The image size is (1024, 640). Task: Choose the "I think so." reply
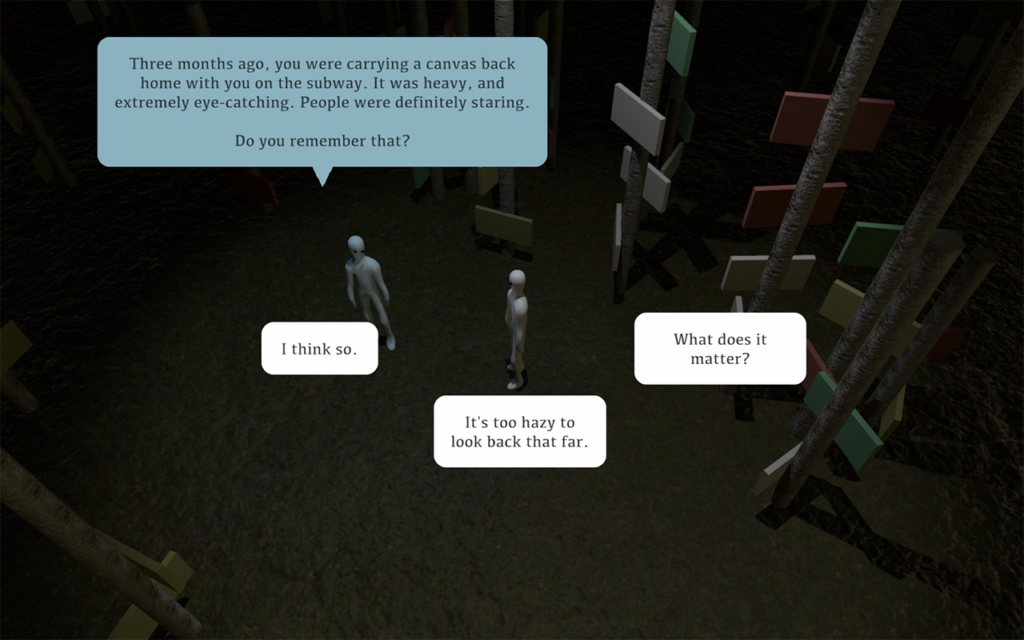coord(319,348)
